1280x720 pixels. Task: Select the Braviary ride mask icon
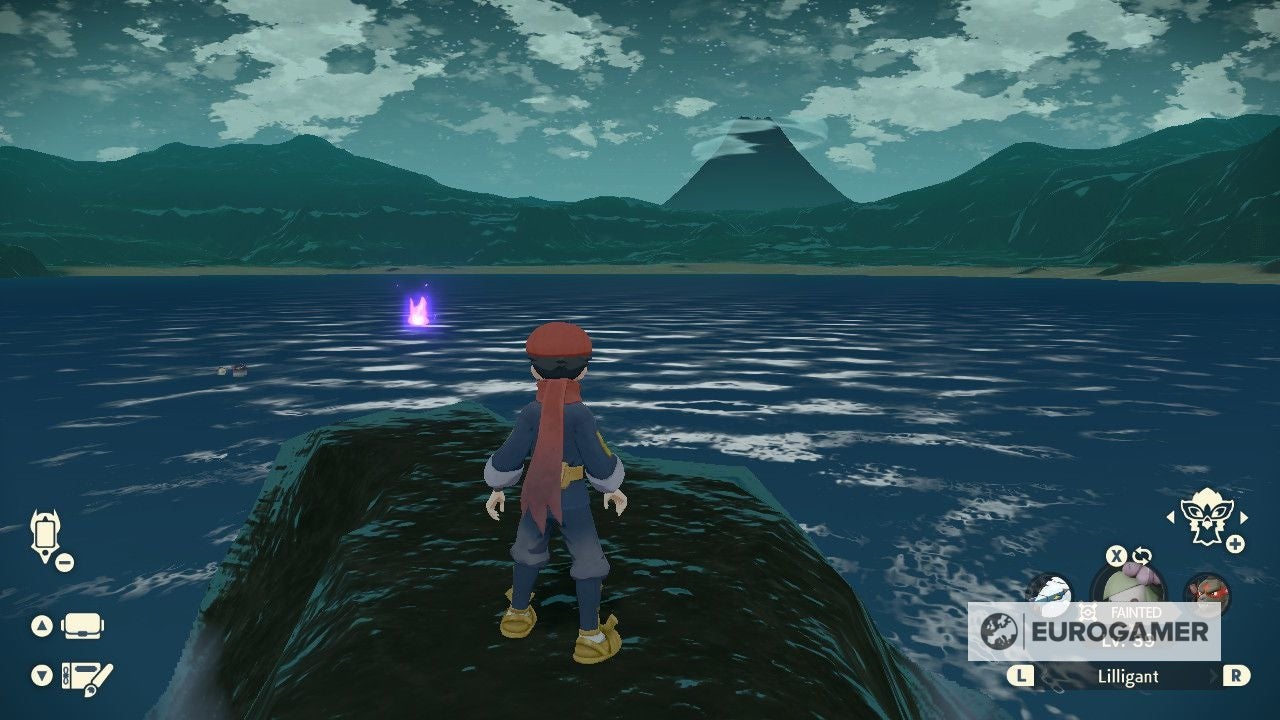(x=1206, y=517)
